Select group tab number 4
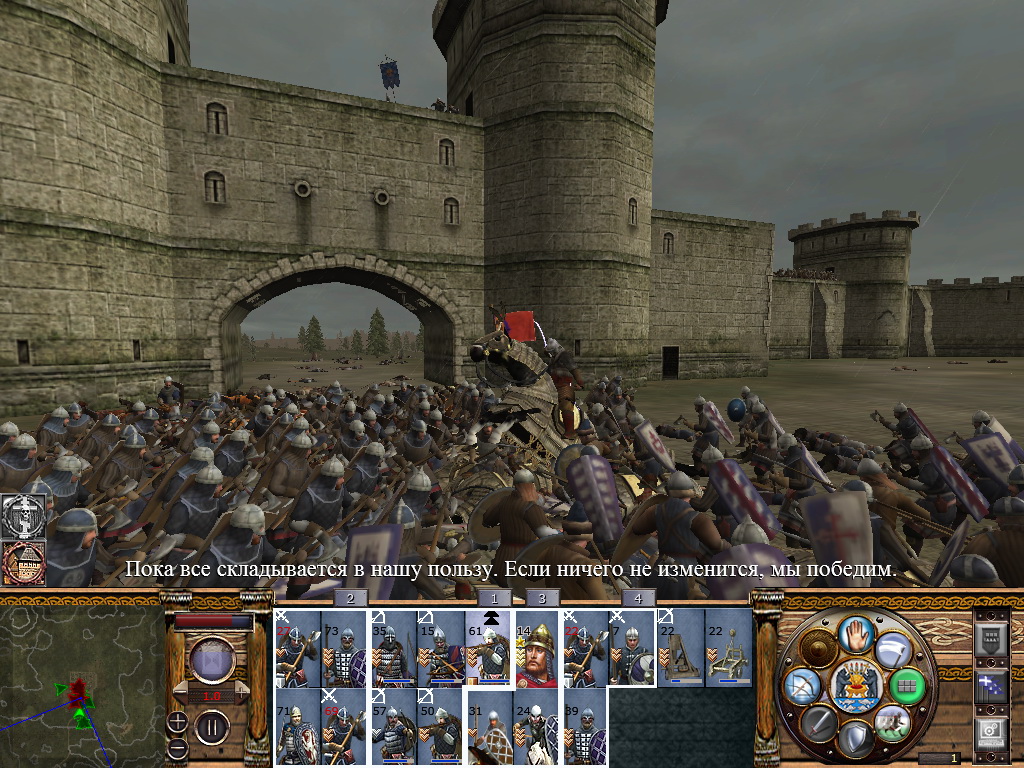The image size is (1024, 768). [x=637, y=598]
